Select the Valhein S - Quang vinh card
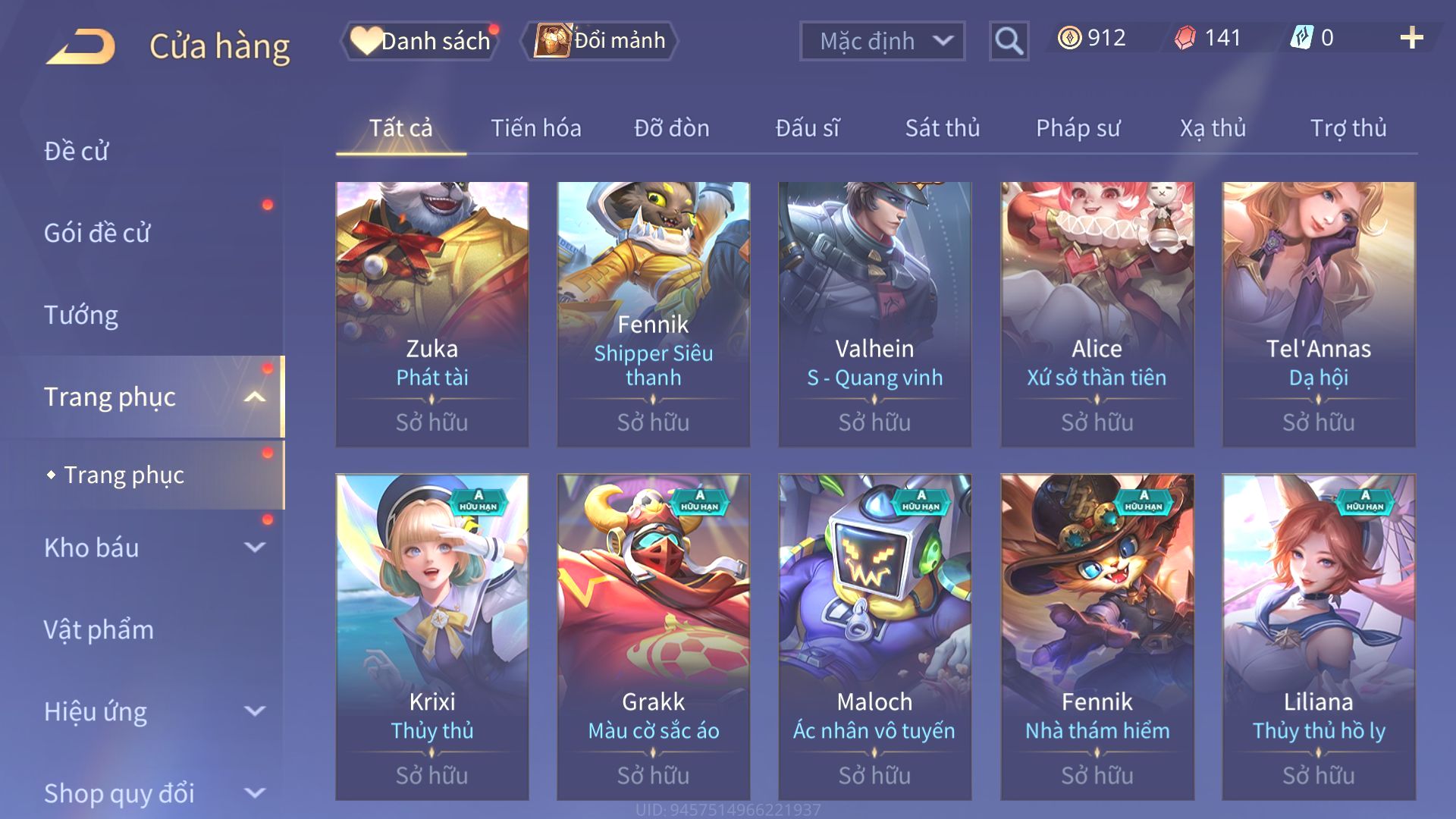This screenshot has height=819, width=1456. [x=874, y=314]
